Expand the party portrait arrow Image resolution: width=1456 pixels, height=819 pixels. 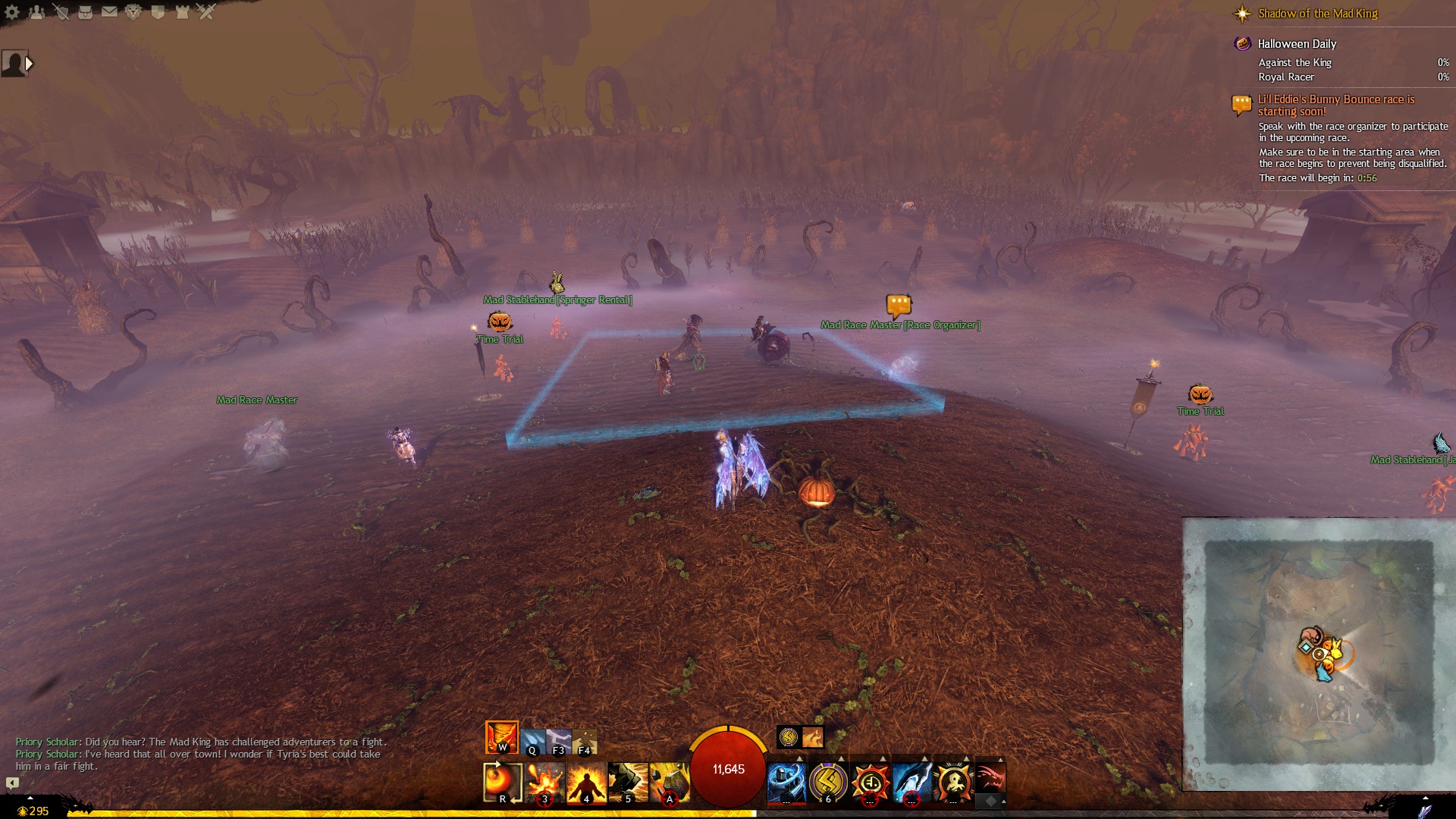pyautogui.click(x=30, y=64)
